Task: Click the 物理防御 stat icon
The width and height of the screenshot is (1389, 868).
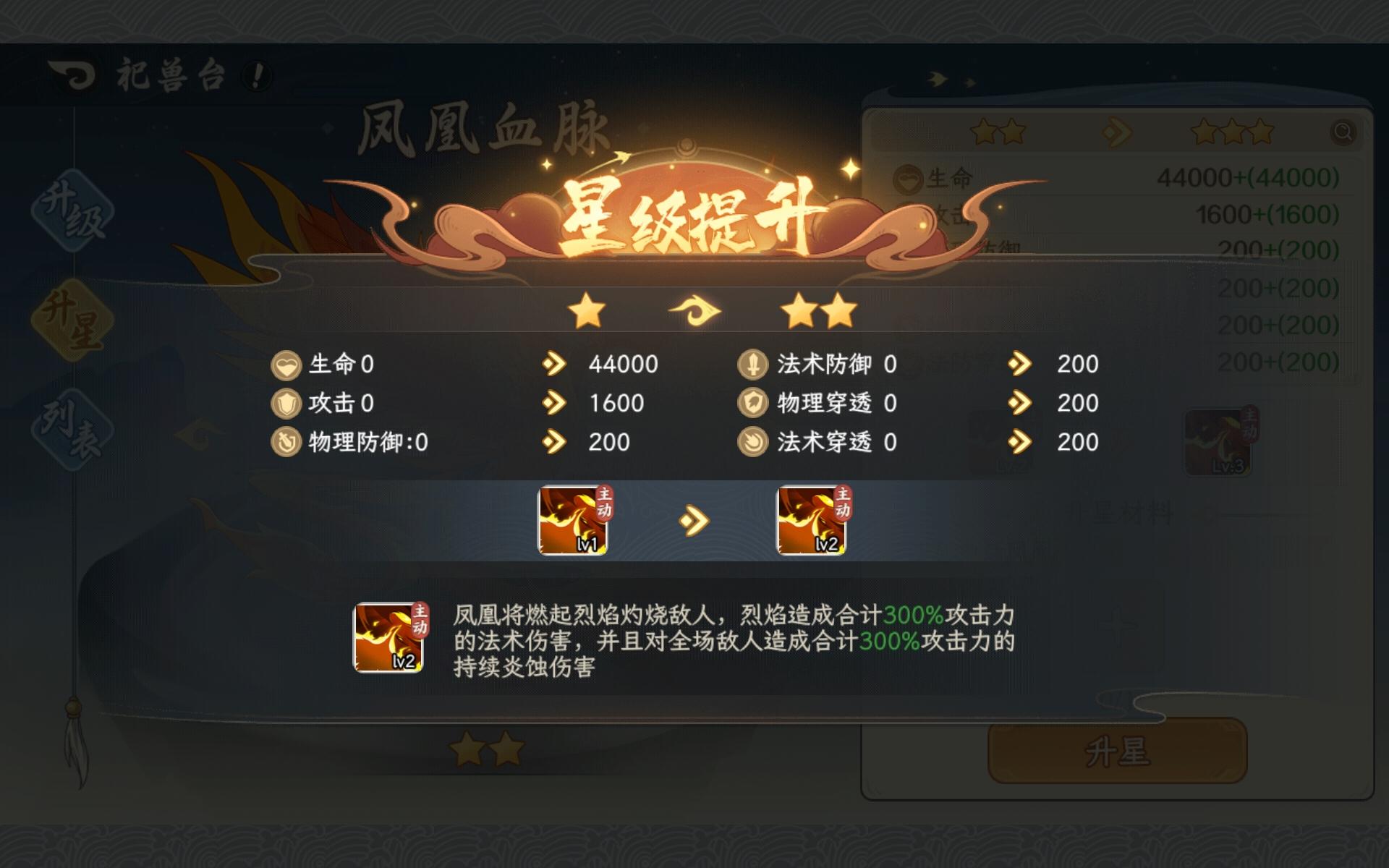Action: tap(287, 443)
